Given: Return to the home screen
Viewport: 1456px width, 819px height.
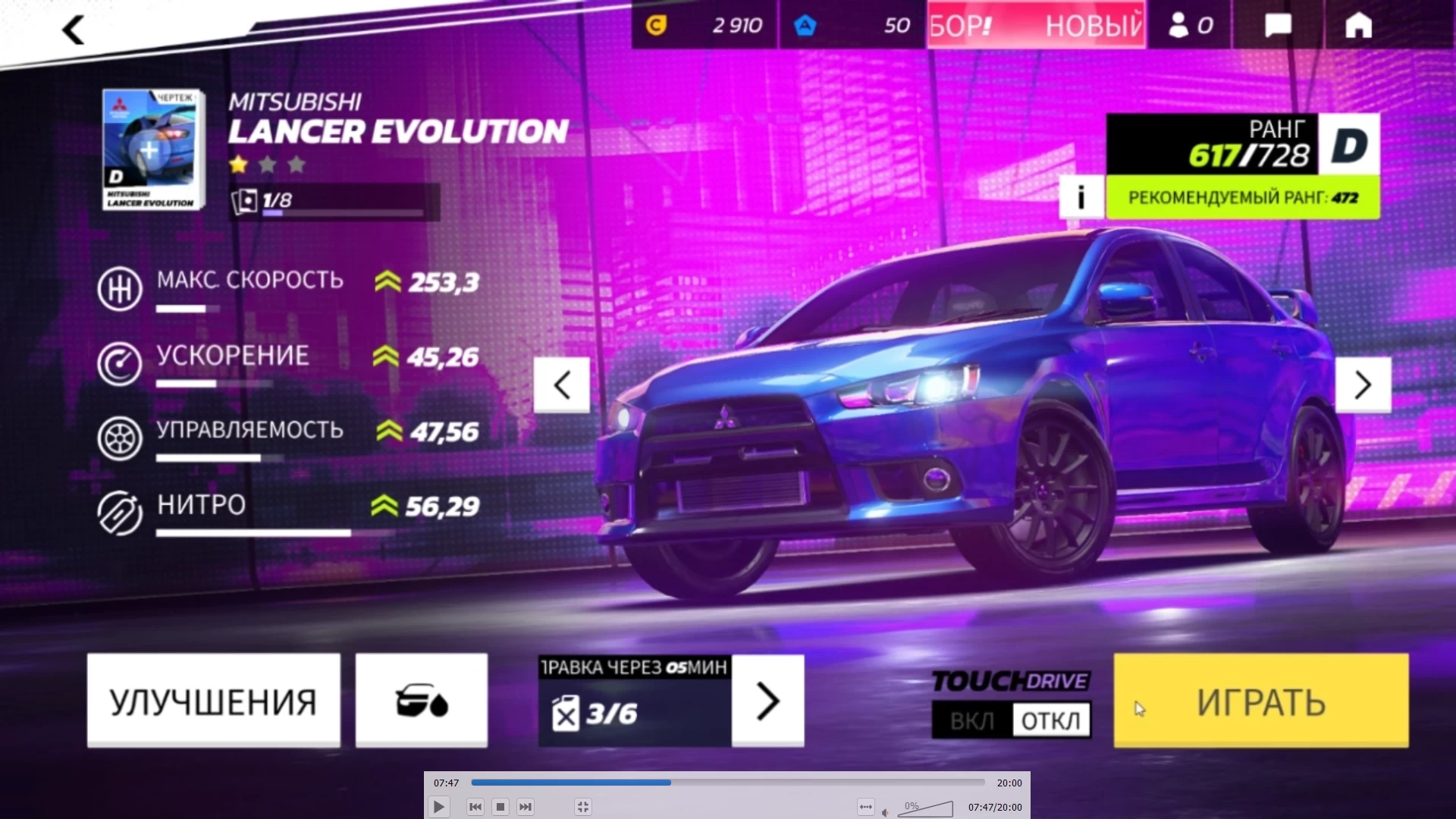Looking at the screenshot, I should click(1358, 25).
